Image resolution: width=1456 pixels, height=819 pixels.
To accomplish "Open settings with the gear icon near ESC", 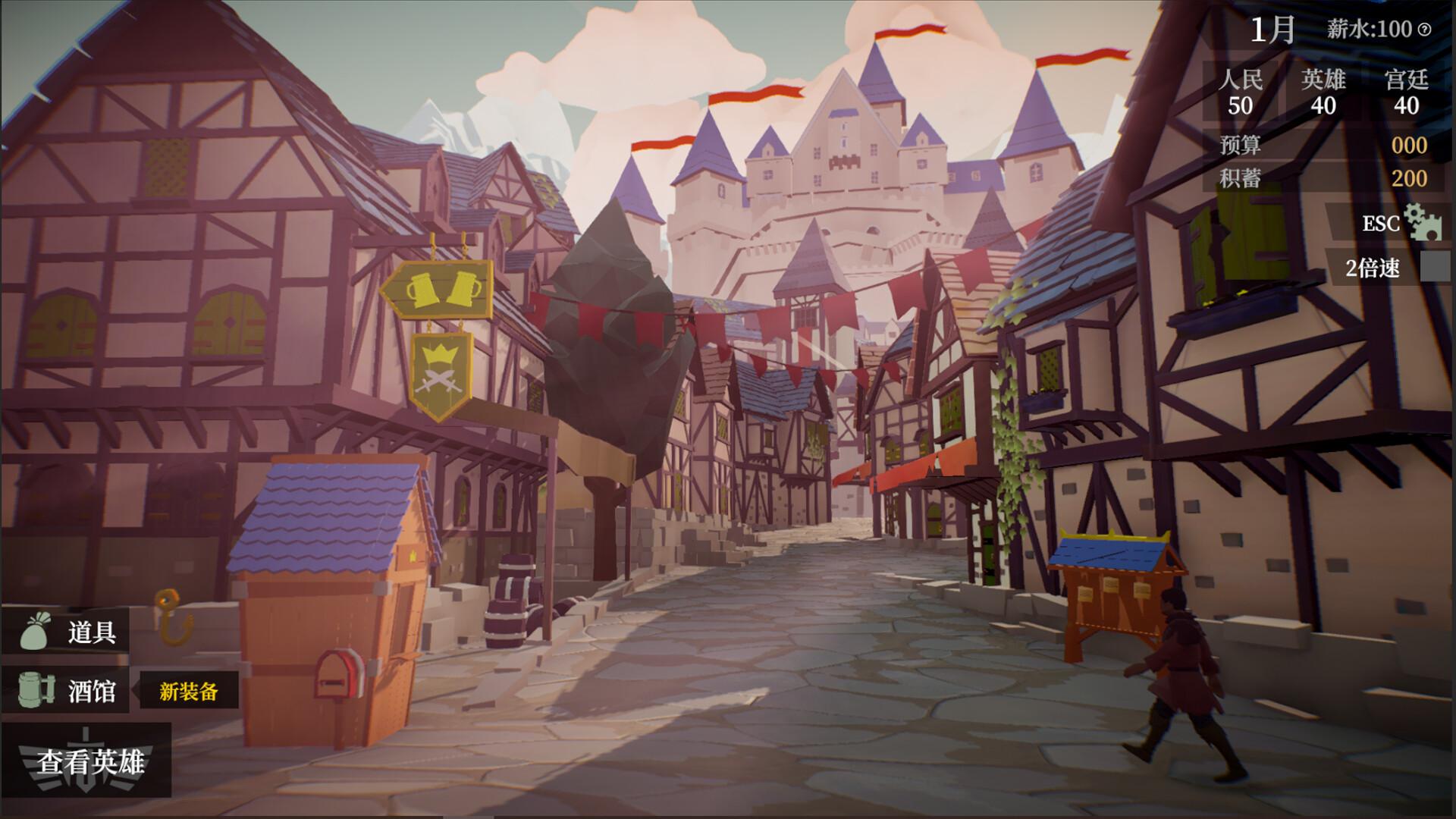I will (1423, 224).
